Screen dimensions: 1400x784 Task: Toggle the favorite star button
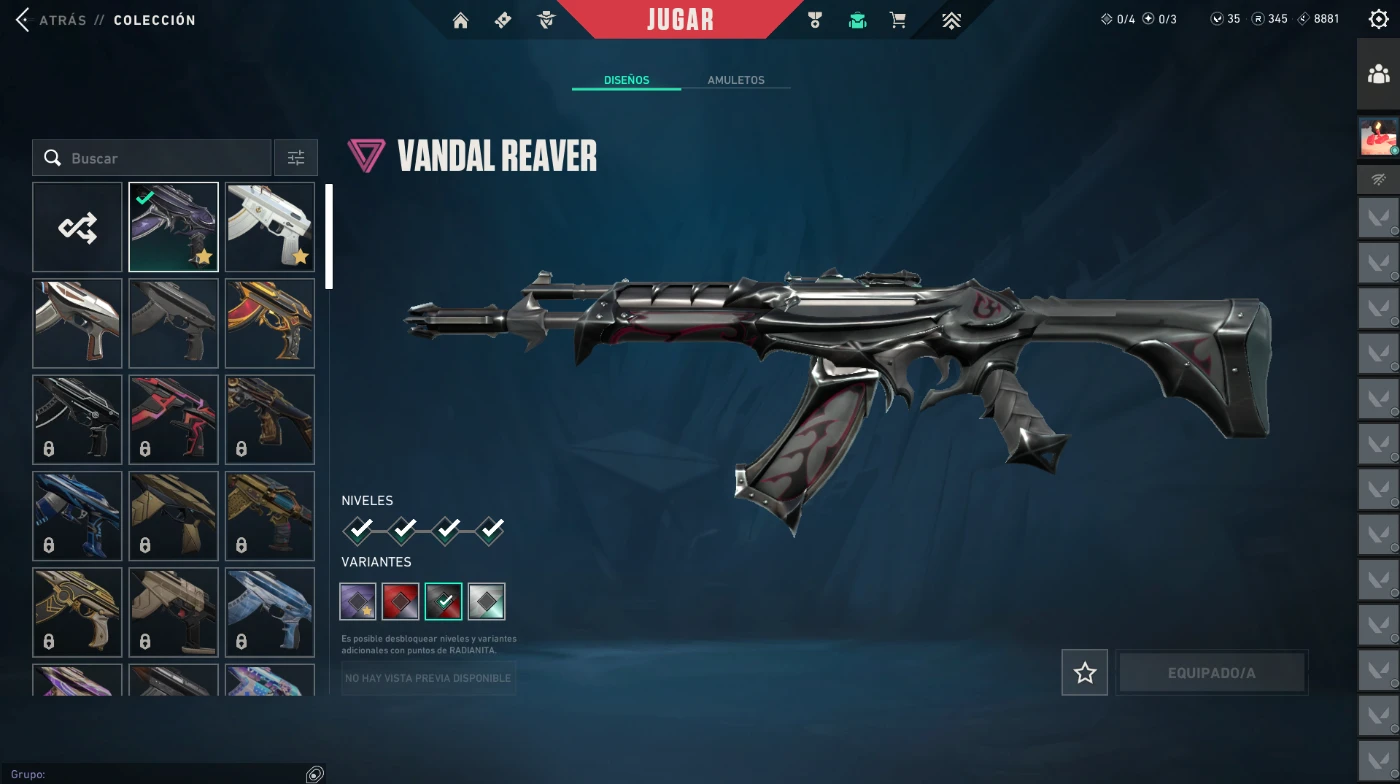click(1085, 673)
